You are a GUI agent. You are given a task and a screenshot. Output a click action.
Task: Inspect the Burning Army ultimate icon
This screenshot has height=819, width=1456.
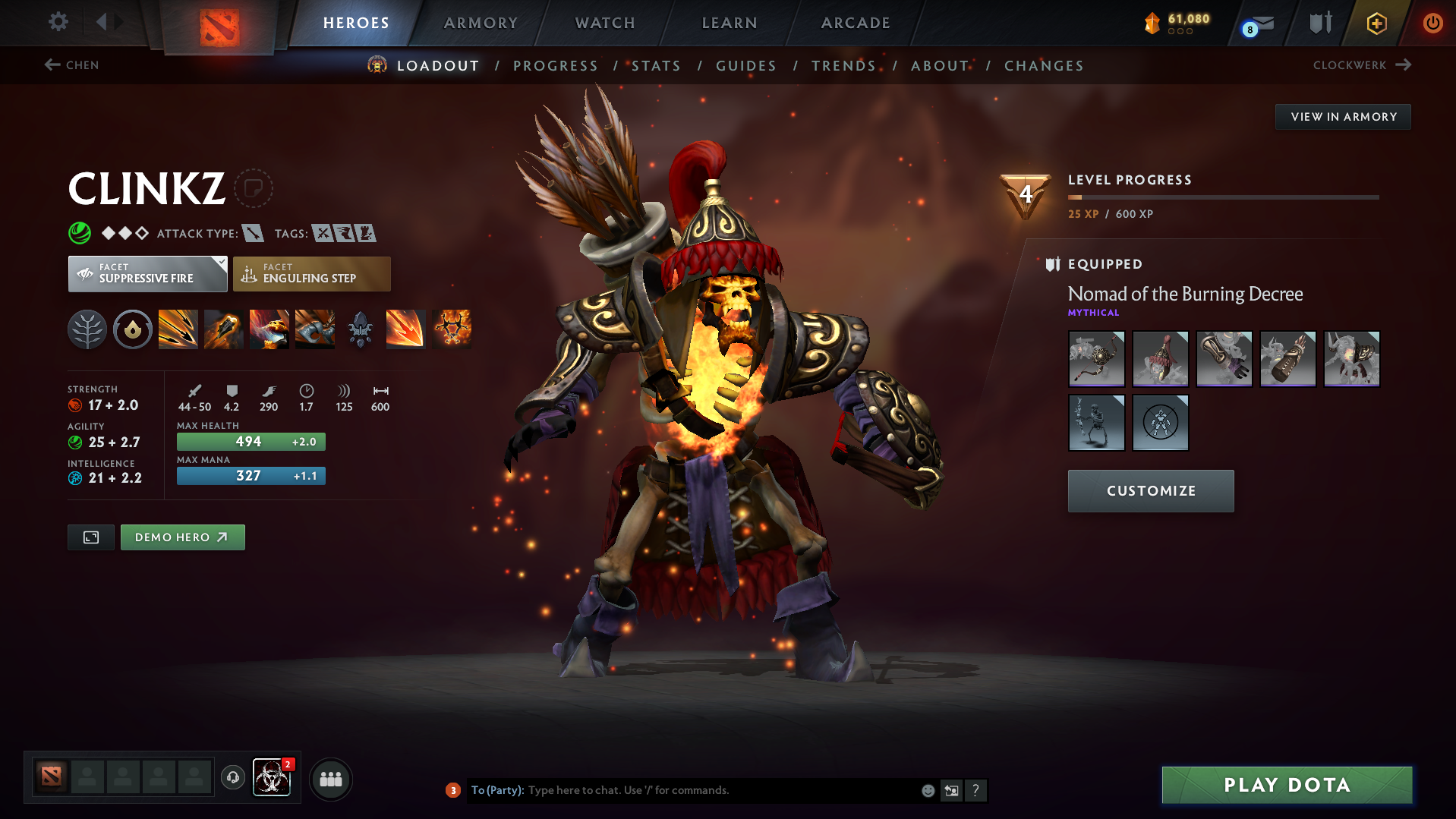451,329
